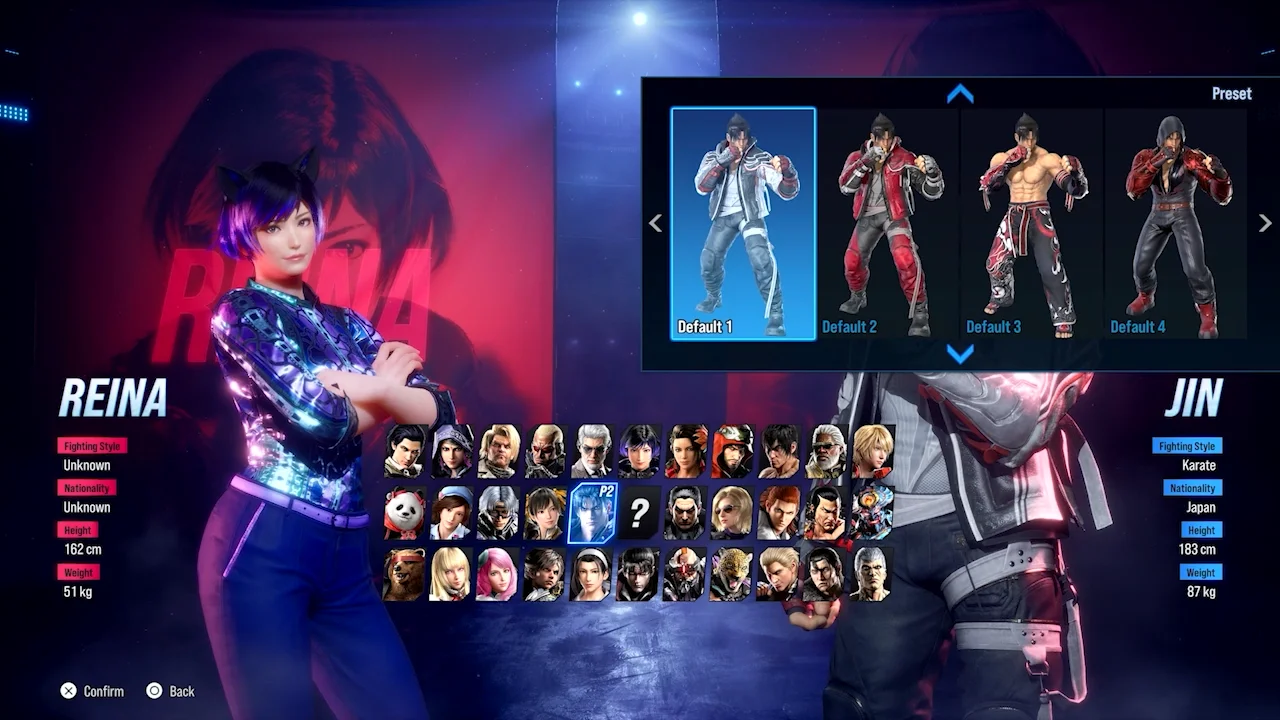Click the down arrow below the presets
The image size is (1280, 720).
click(x=960, y=353)
